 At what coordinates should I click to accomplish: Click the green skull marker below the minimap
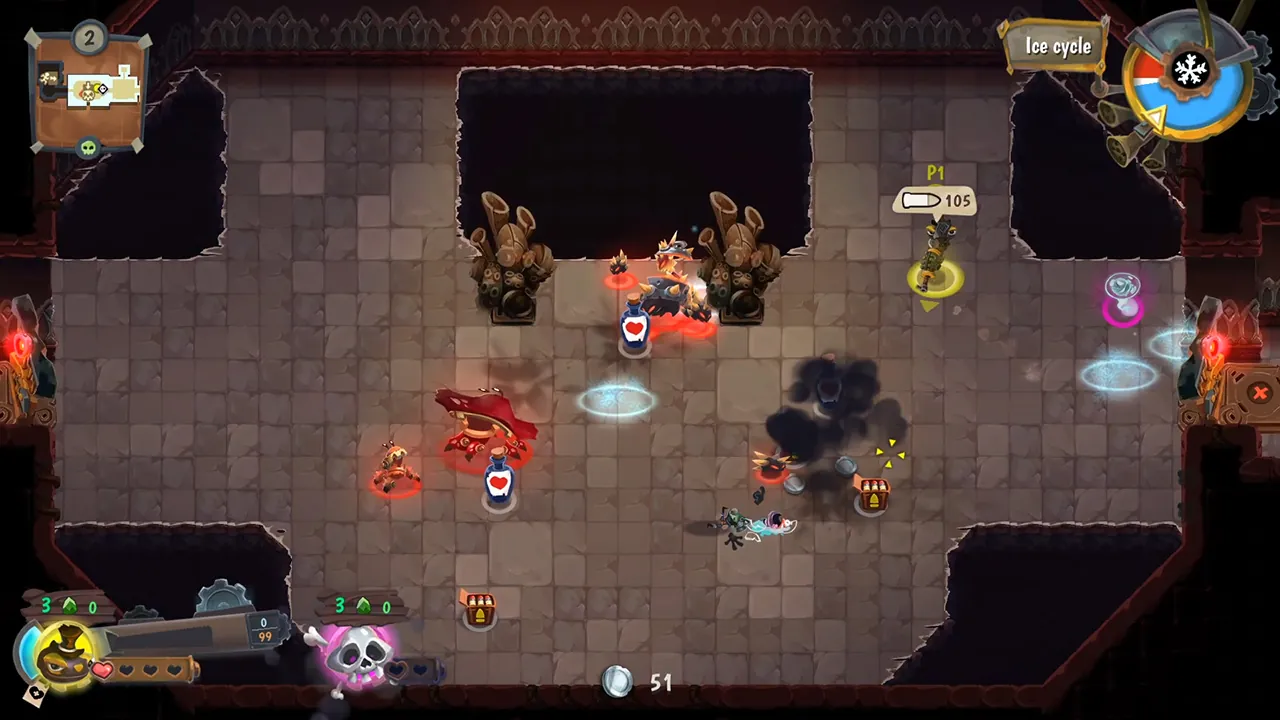tap(87, 147)
